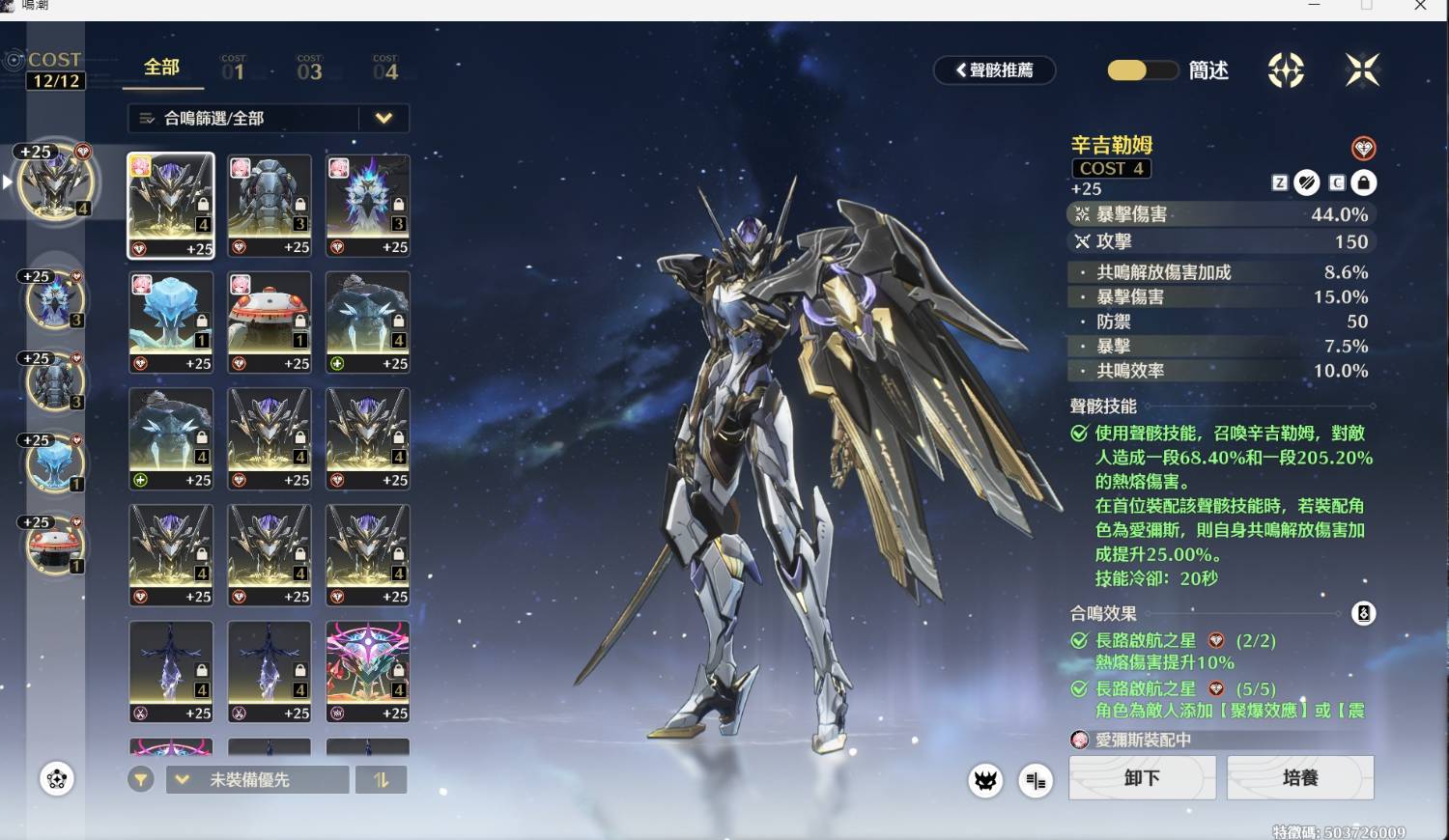Toggle the sort order arrows button

click(x=382, y=779)
